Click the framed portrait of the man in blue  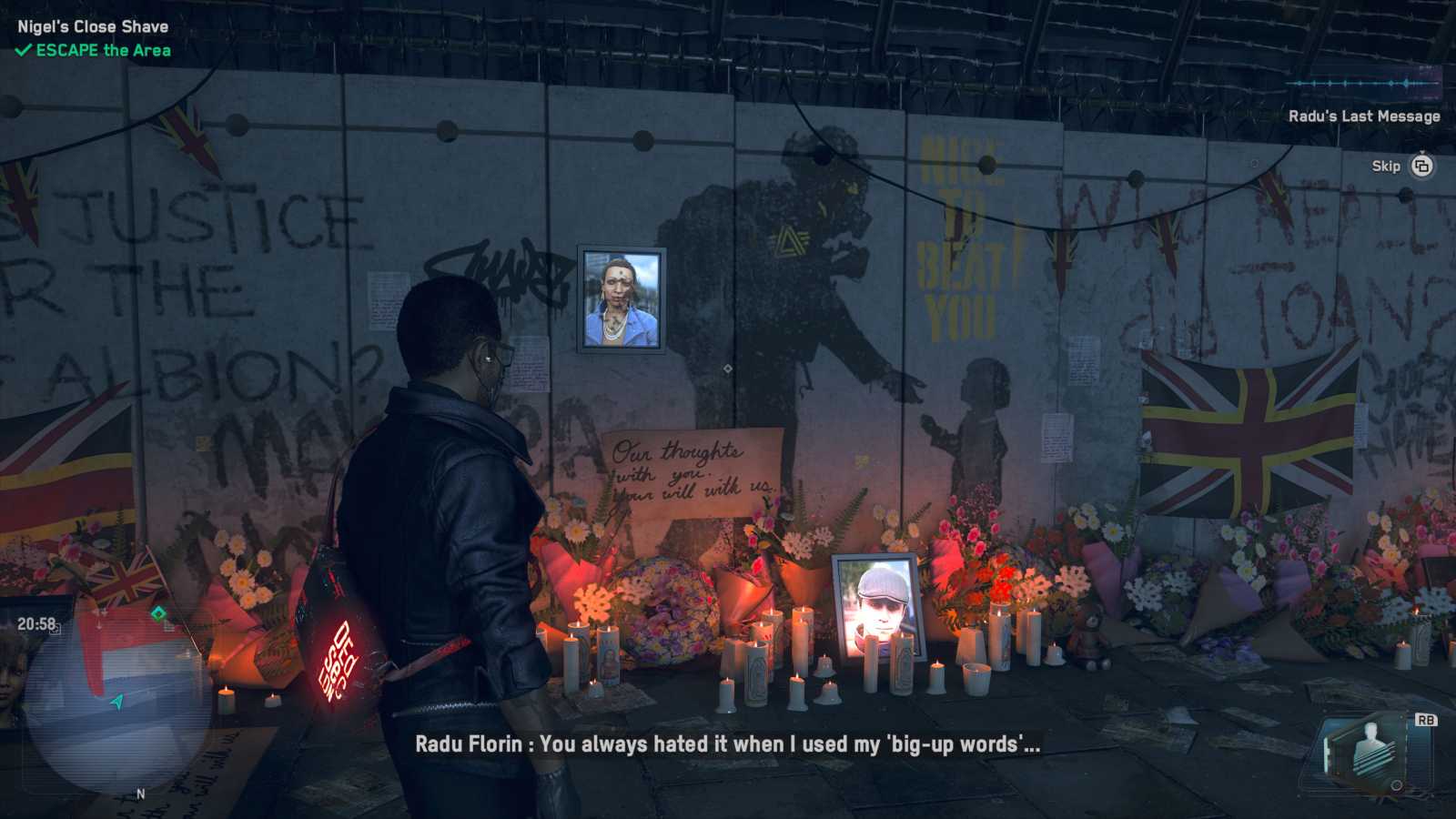619,298
